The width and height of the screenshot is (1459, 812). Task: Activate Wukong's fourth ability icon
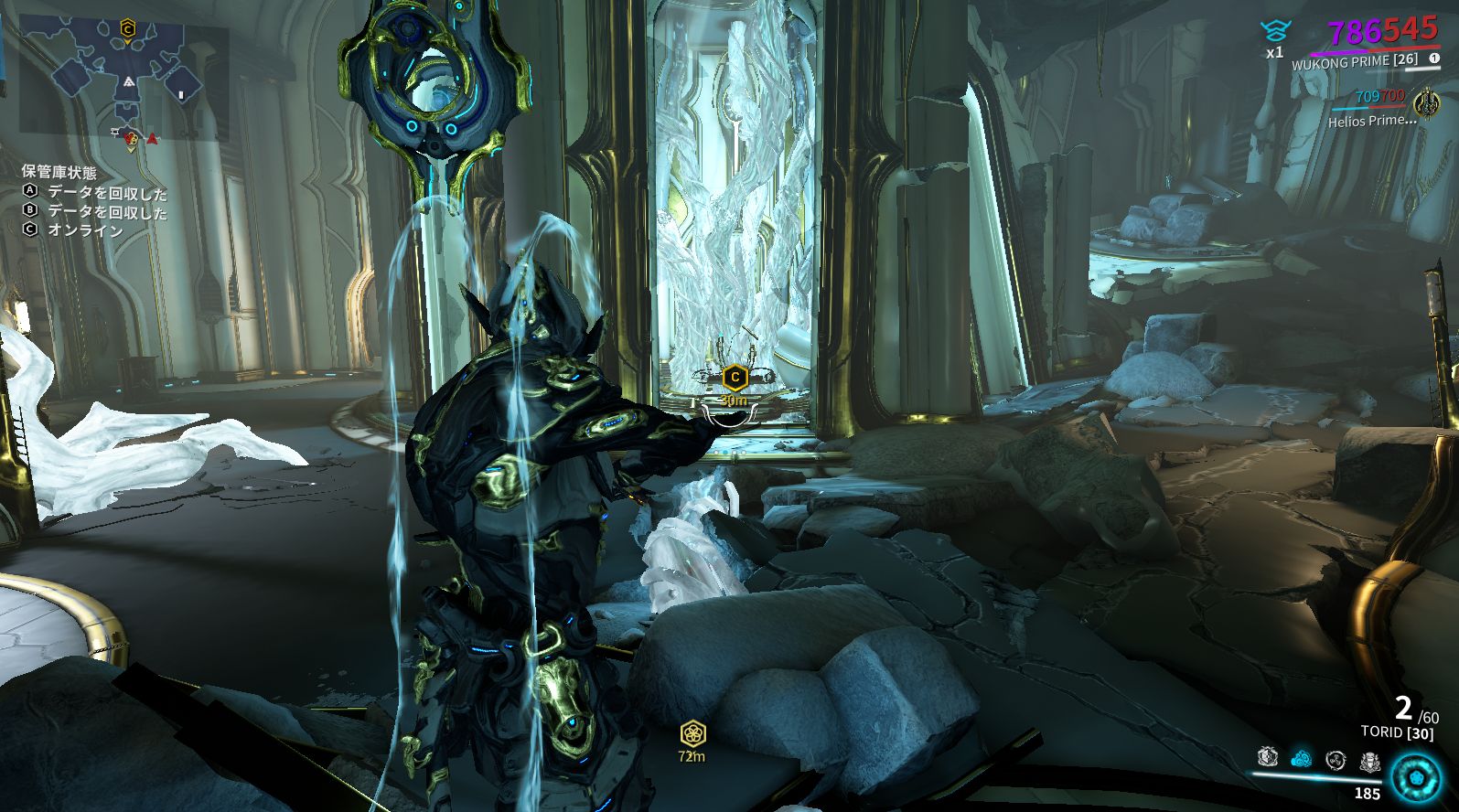1369,760
